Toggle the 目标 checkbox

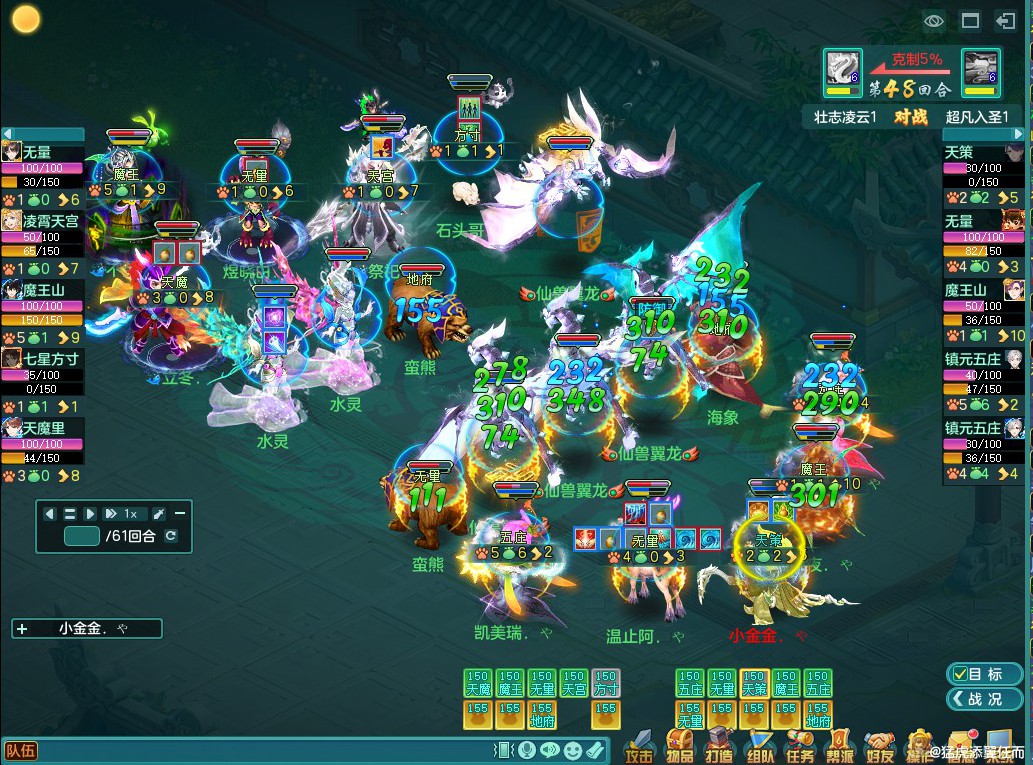click(960, 674)
